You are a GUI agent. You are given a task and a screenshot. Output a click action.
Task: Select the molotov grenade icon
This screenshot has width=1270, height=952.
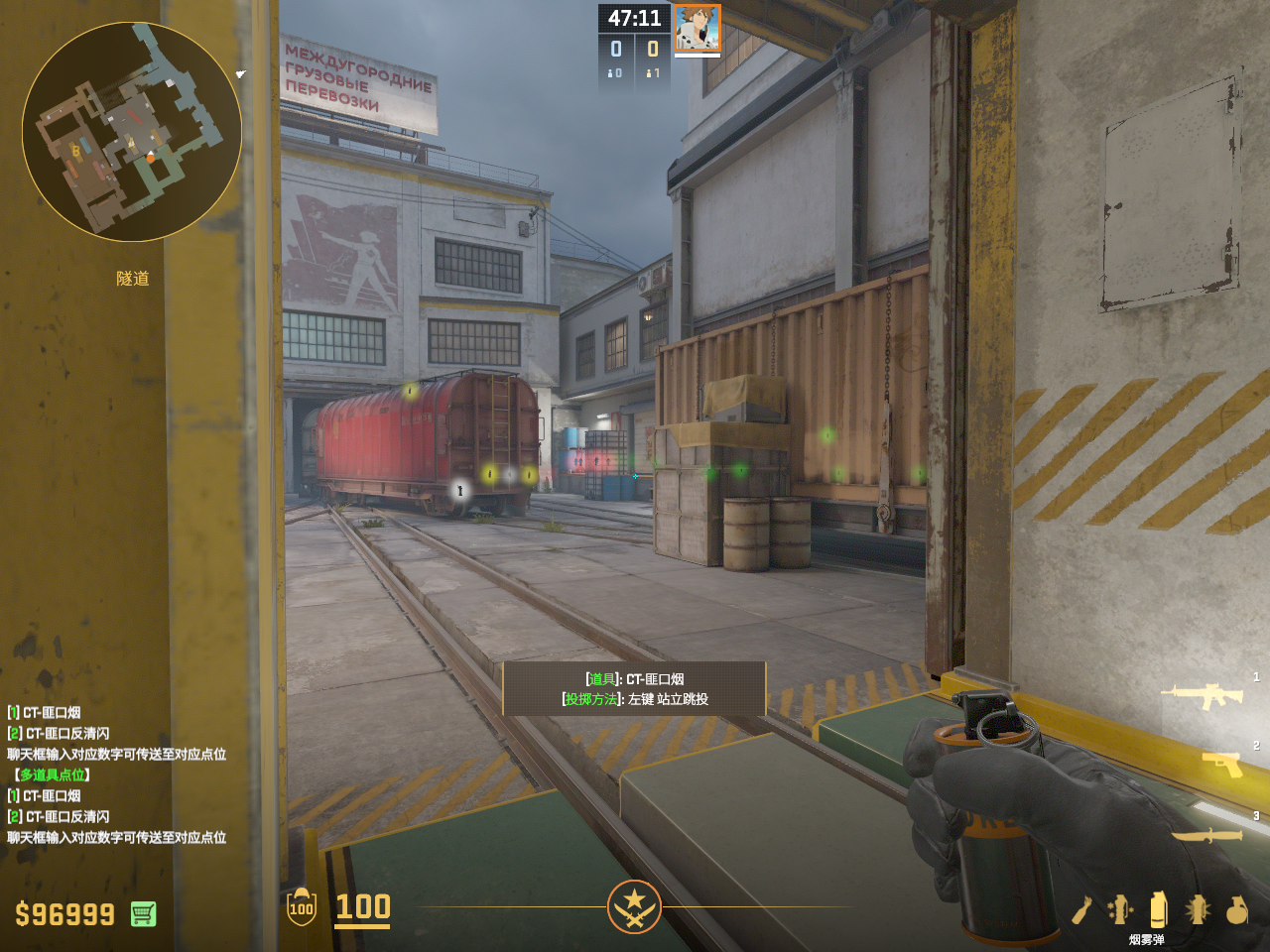tap(1081, 909)
